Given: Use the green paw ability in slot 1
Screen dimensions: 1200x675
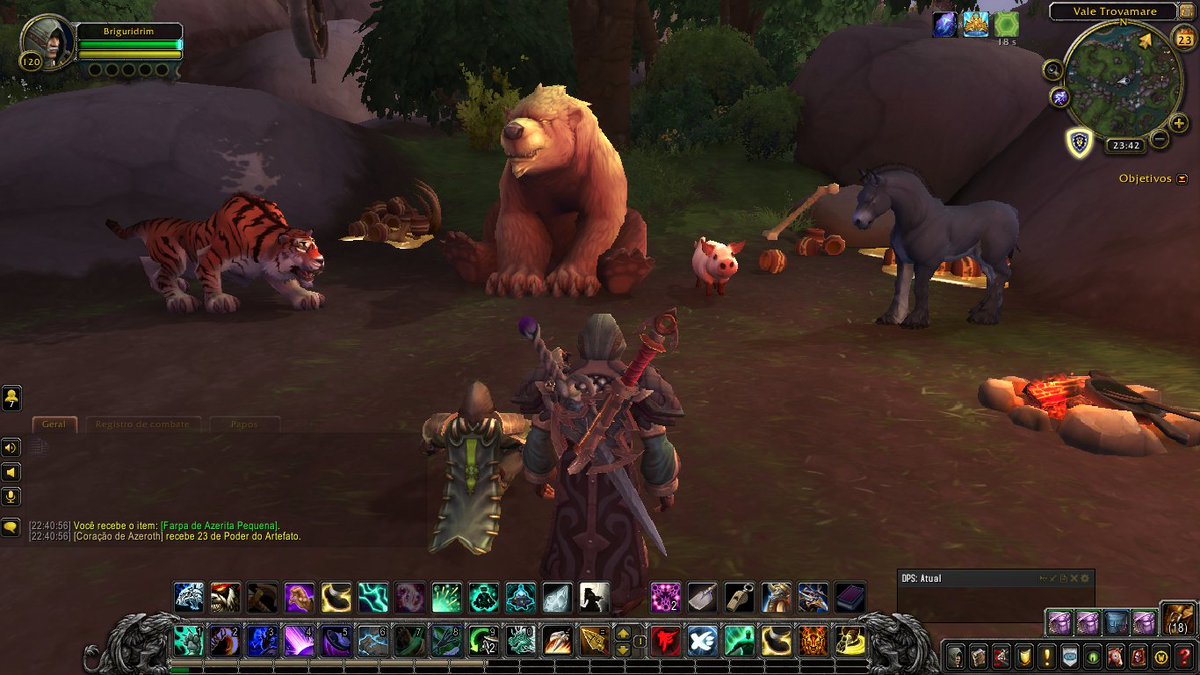Looking at the screenshot, I should [188, 640].
